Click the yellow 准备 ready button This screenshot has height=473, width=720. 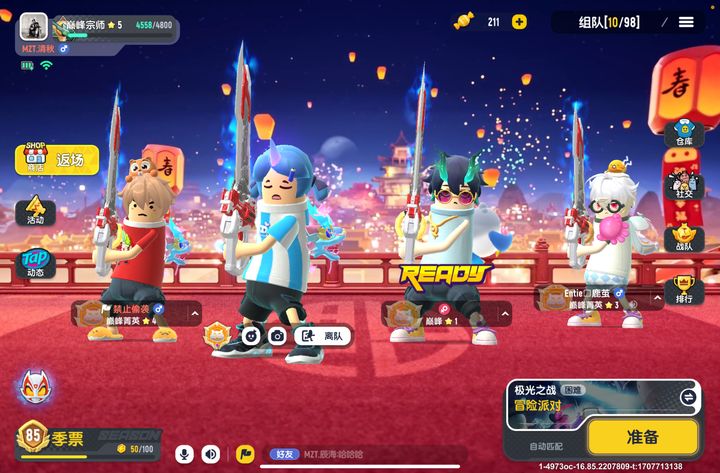(642, 436)
